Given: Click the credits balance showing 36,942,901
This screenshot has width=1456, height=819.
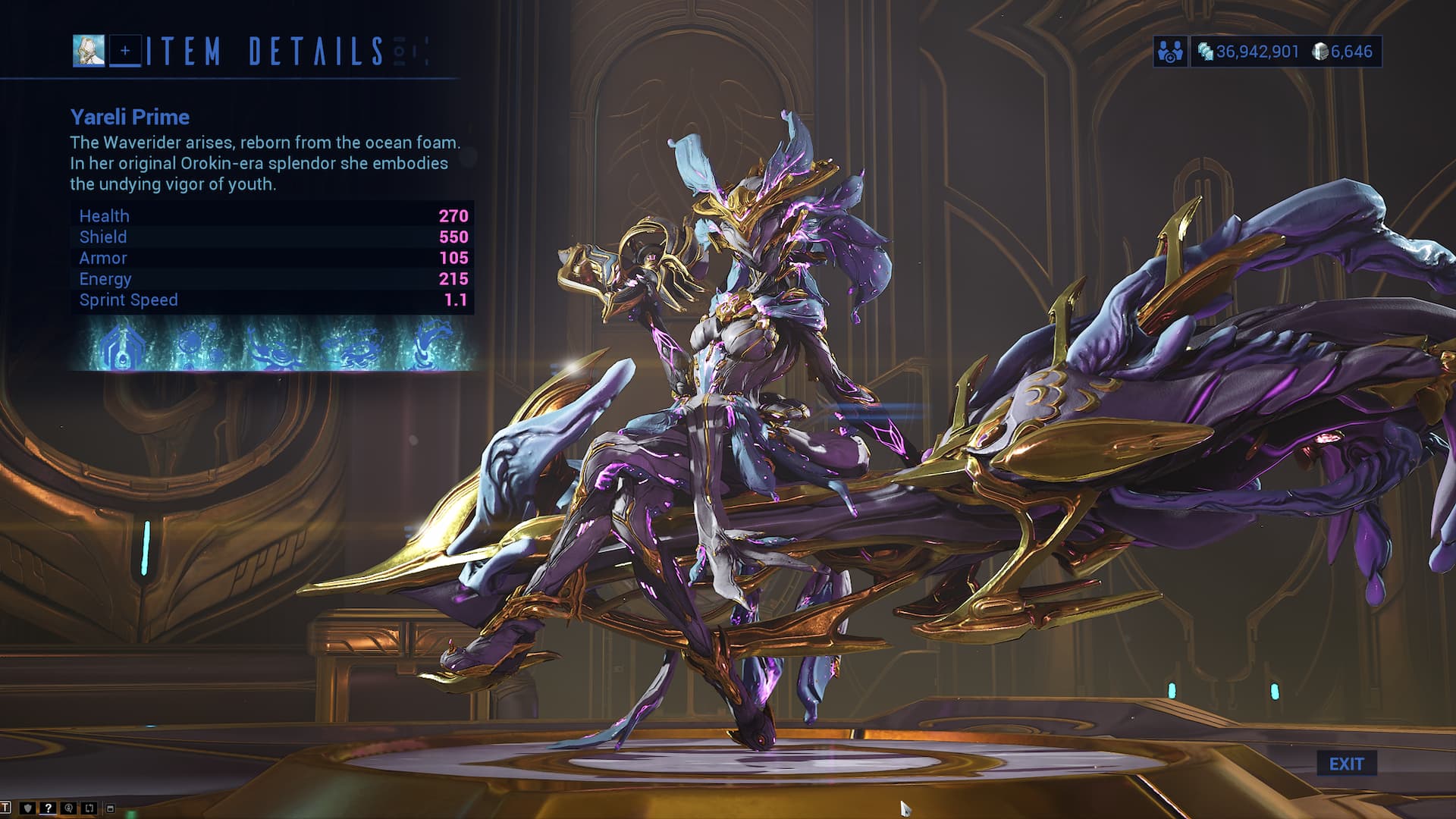Looking at the screenshot, I should (1248, 52).
